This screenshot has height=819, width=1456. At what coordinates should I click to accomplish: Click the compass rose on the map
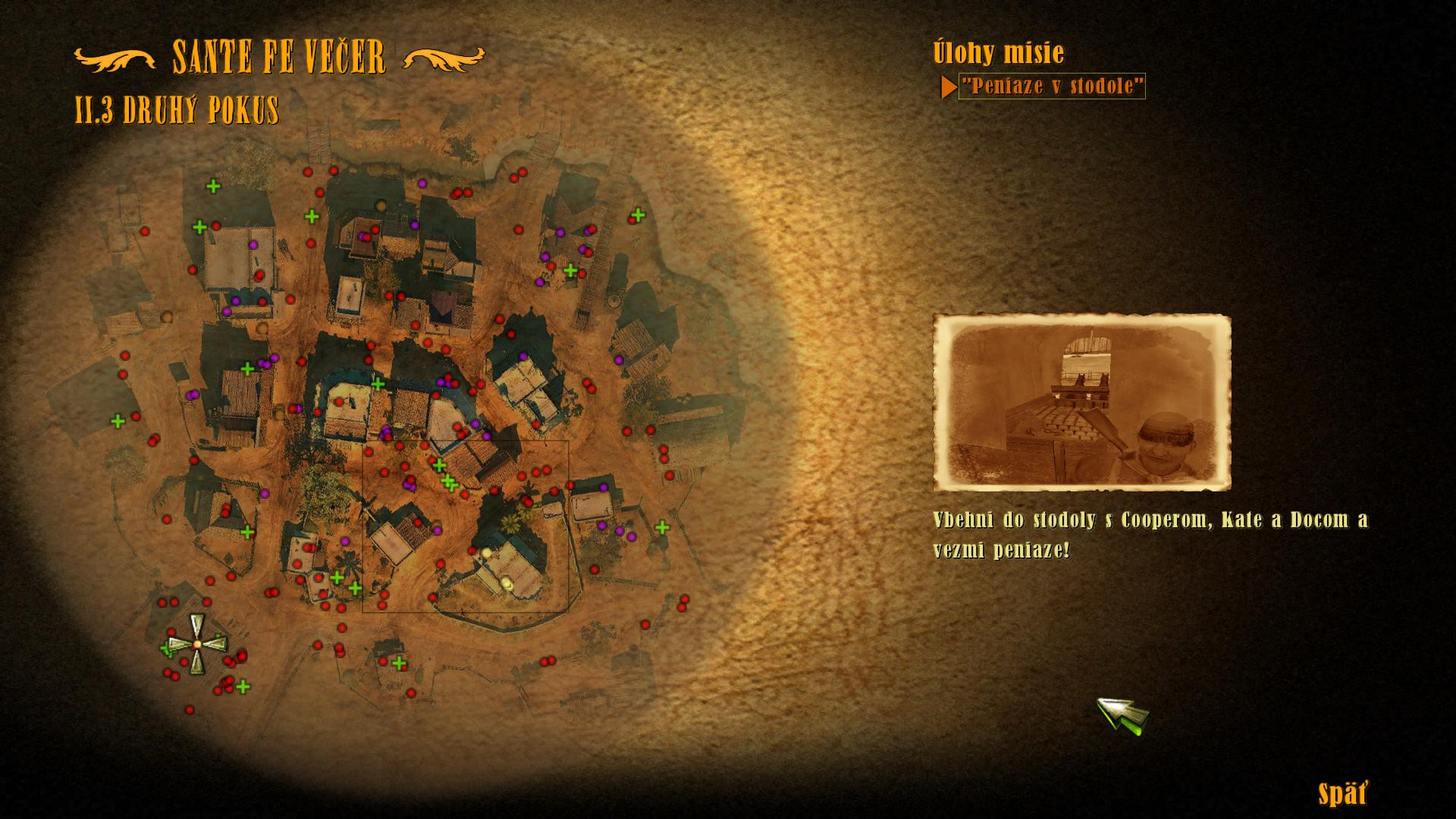tap(196, 644)
